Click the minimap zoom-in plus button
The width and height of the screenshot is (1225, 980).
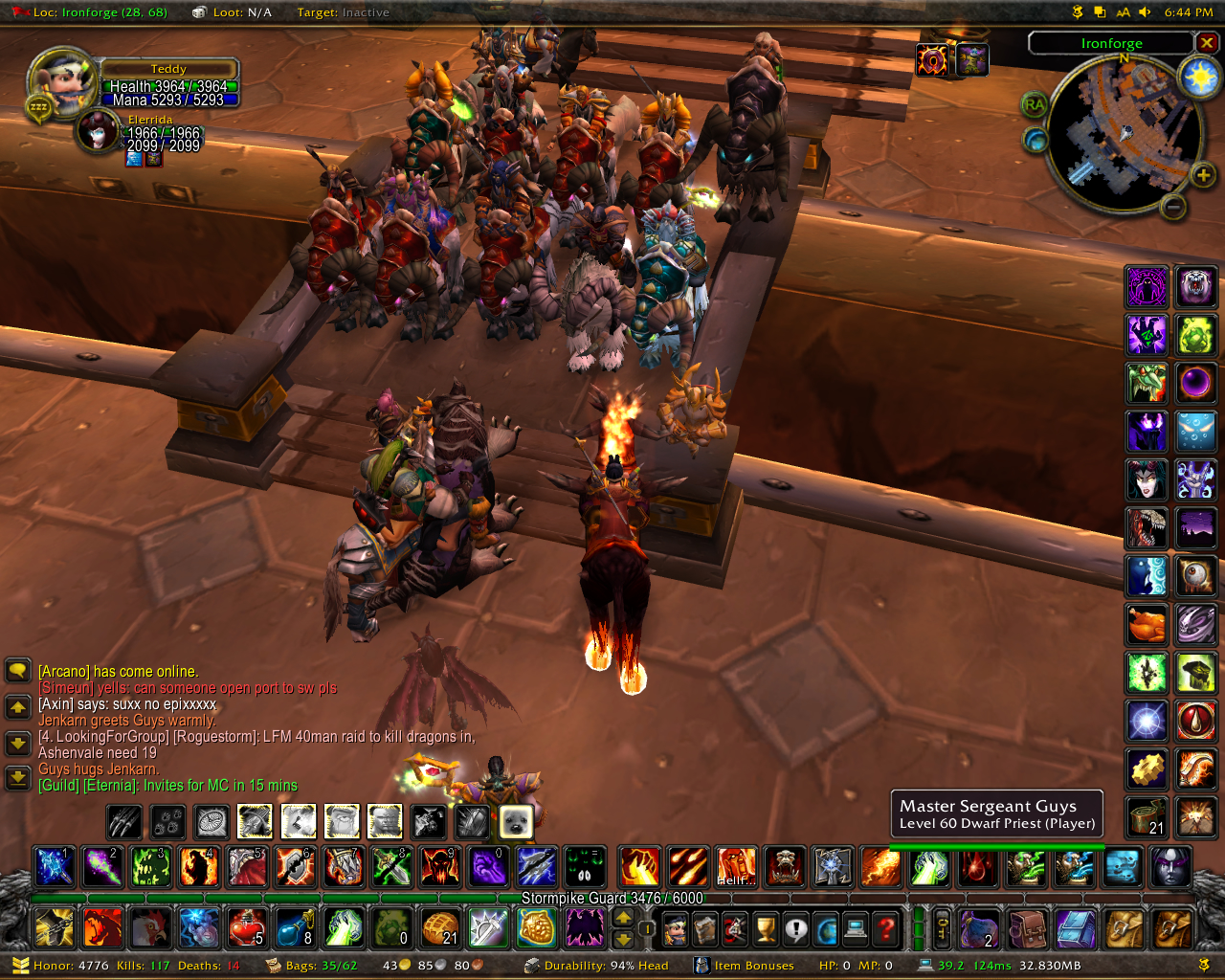(x=1203, y=174)
